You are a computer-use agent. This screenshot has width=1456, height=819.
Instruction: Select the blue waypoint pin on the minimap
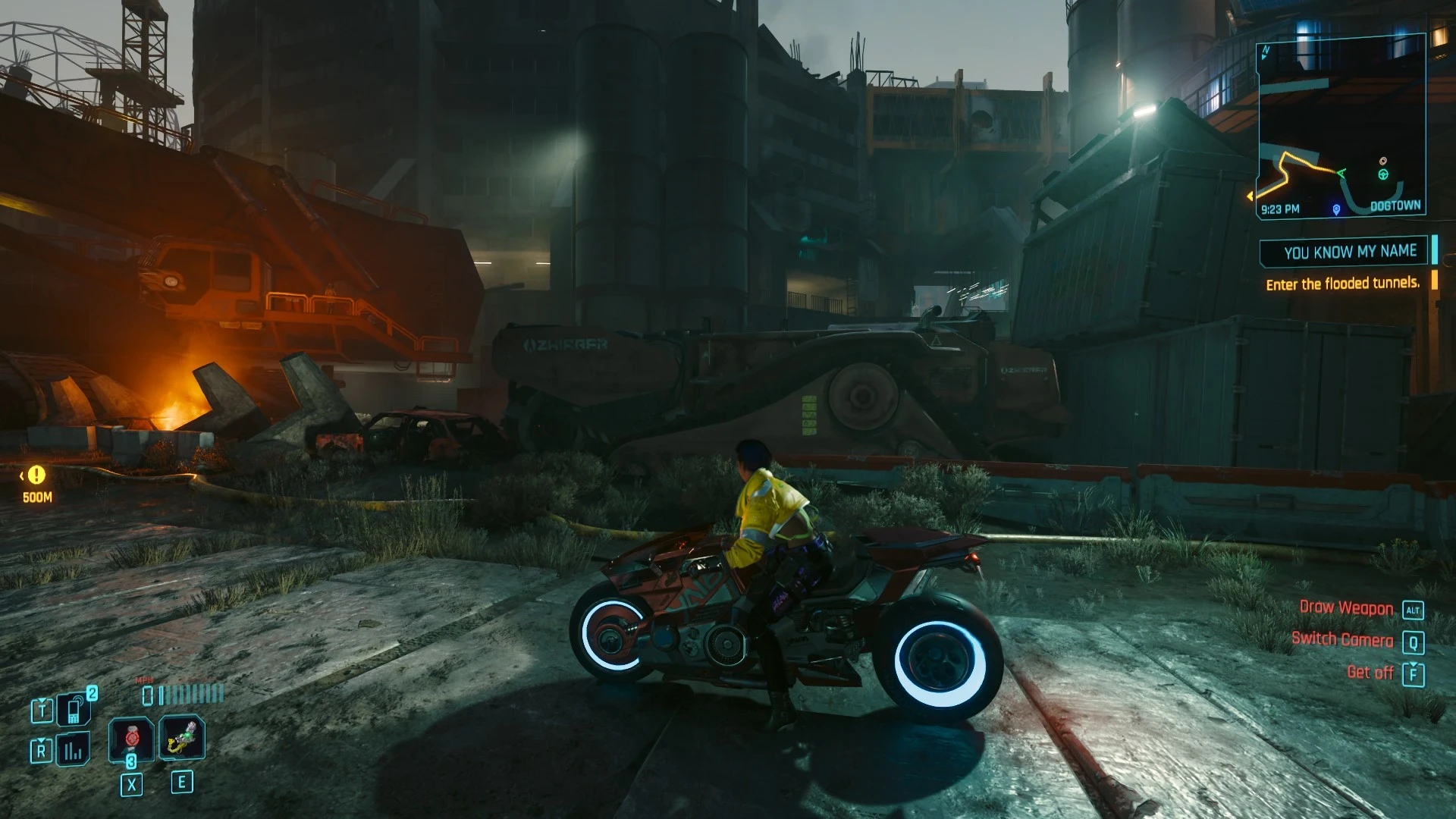1336,209
